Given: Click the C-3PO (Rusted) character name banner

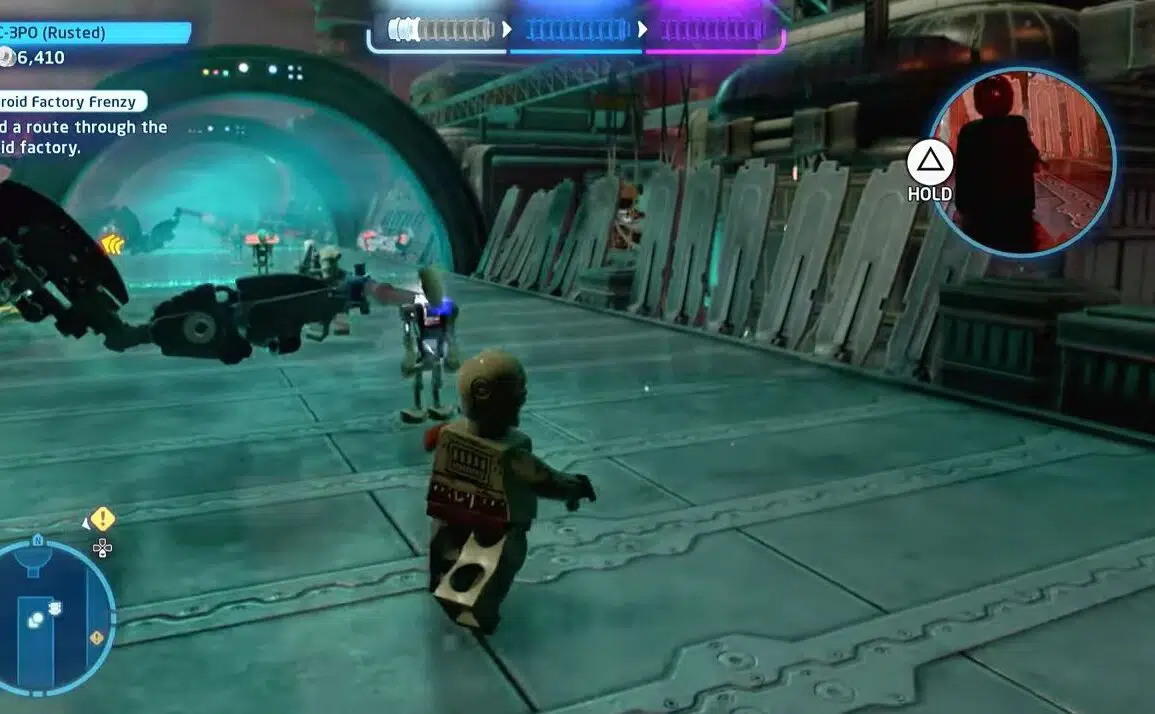Looking at the screenshot, I should click(x=93, y=33).
